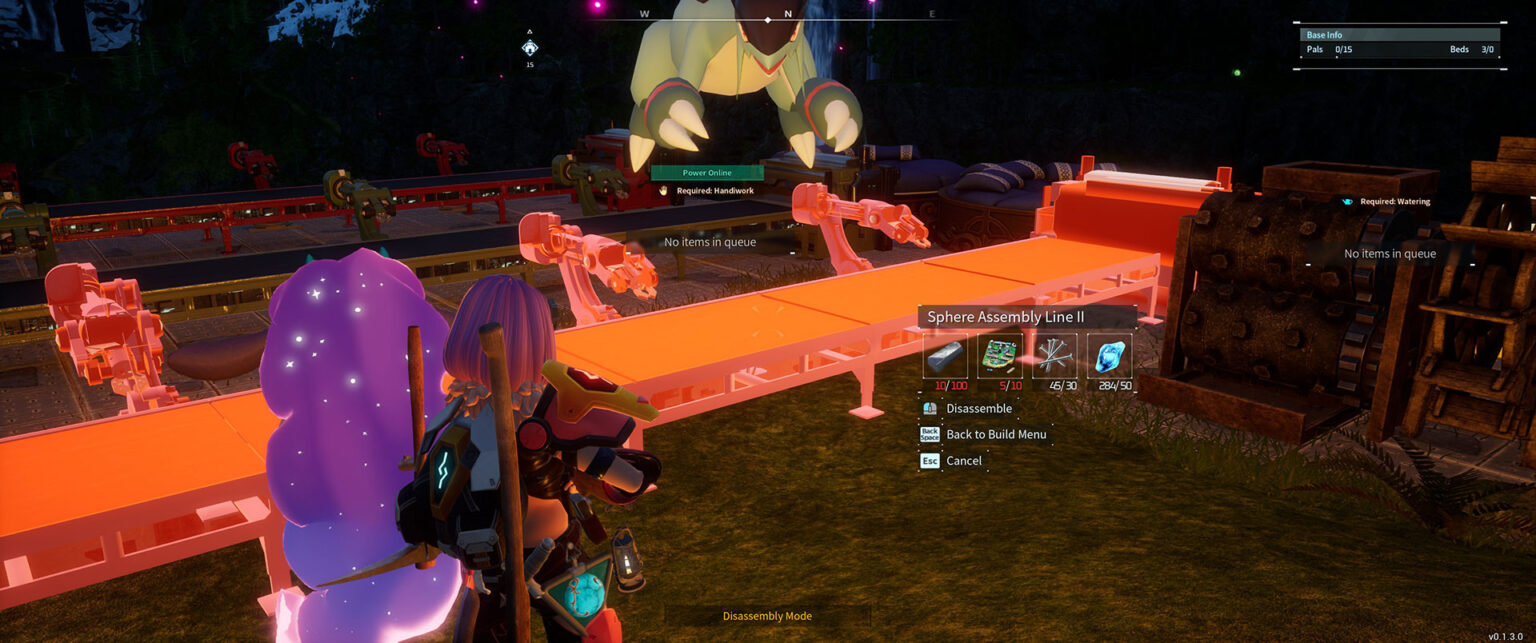Select the blue Paldium fragment slot
Screen dimensions: 1536x643
[x=1109, y=356]
